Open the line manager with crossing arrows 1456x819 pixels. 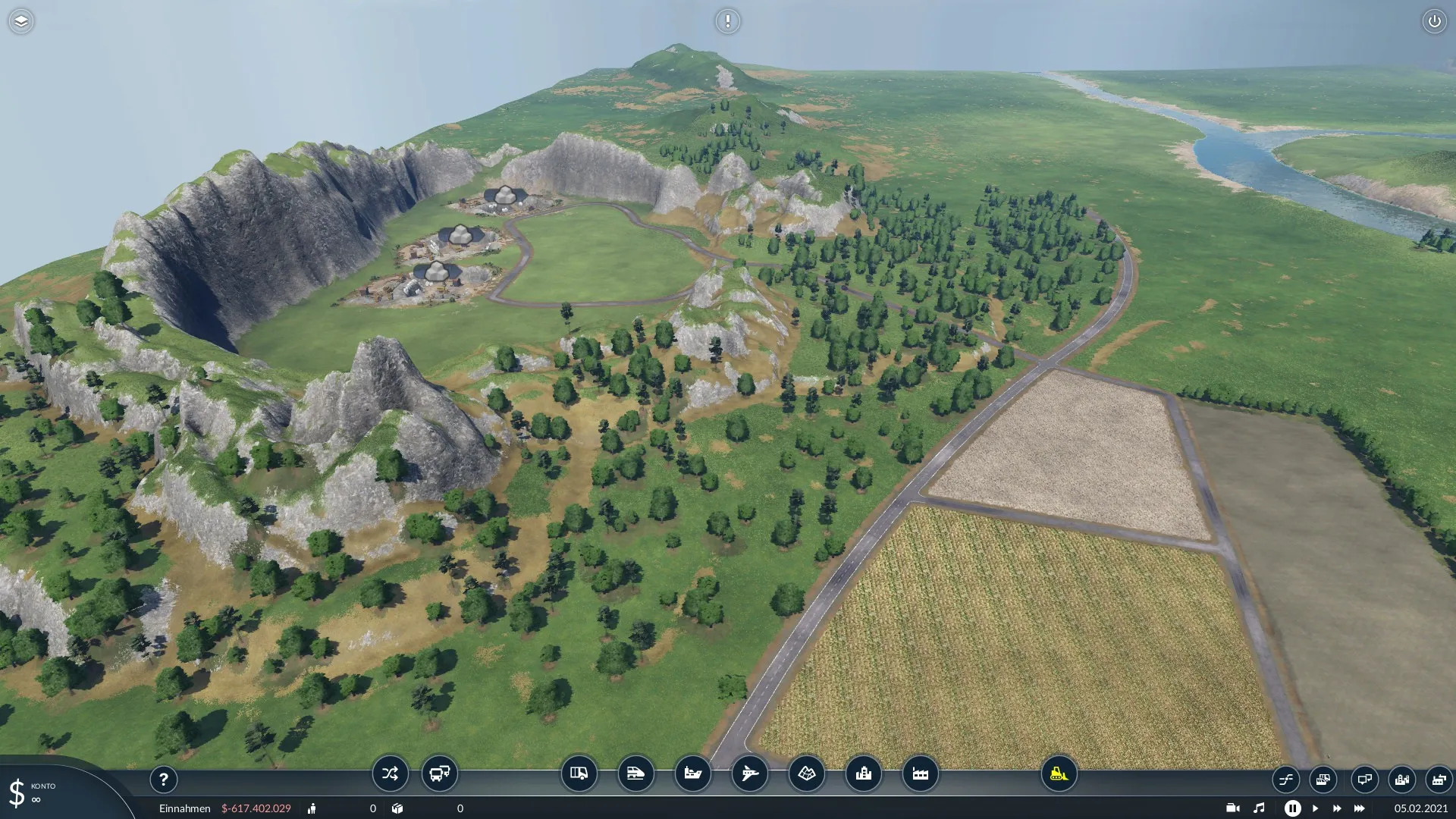click(x=390, y=773)
